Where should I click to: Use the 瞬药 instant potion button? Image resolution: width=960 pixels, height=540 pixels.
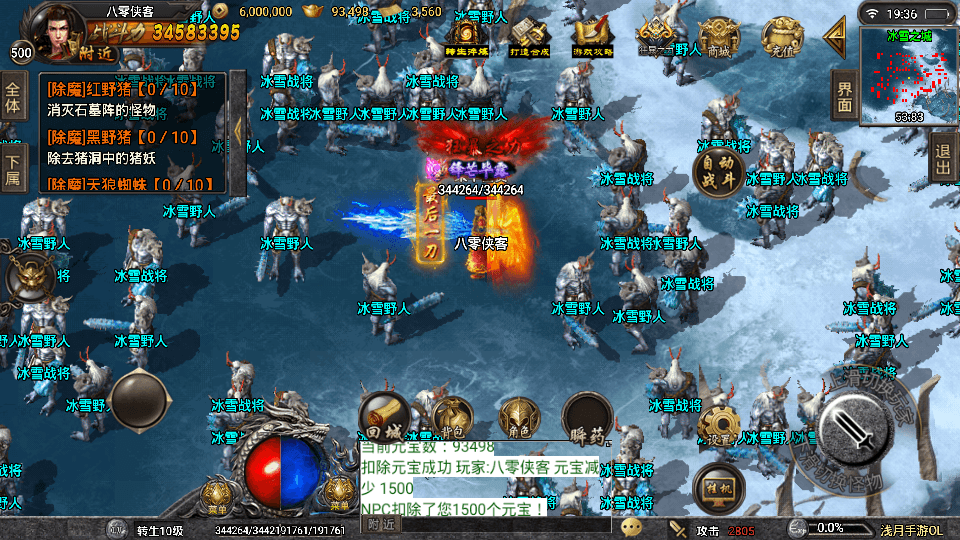tap(587, 418)
